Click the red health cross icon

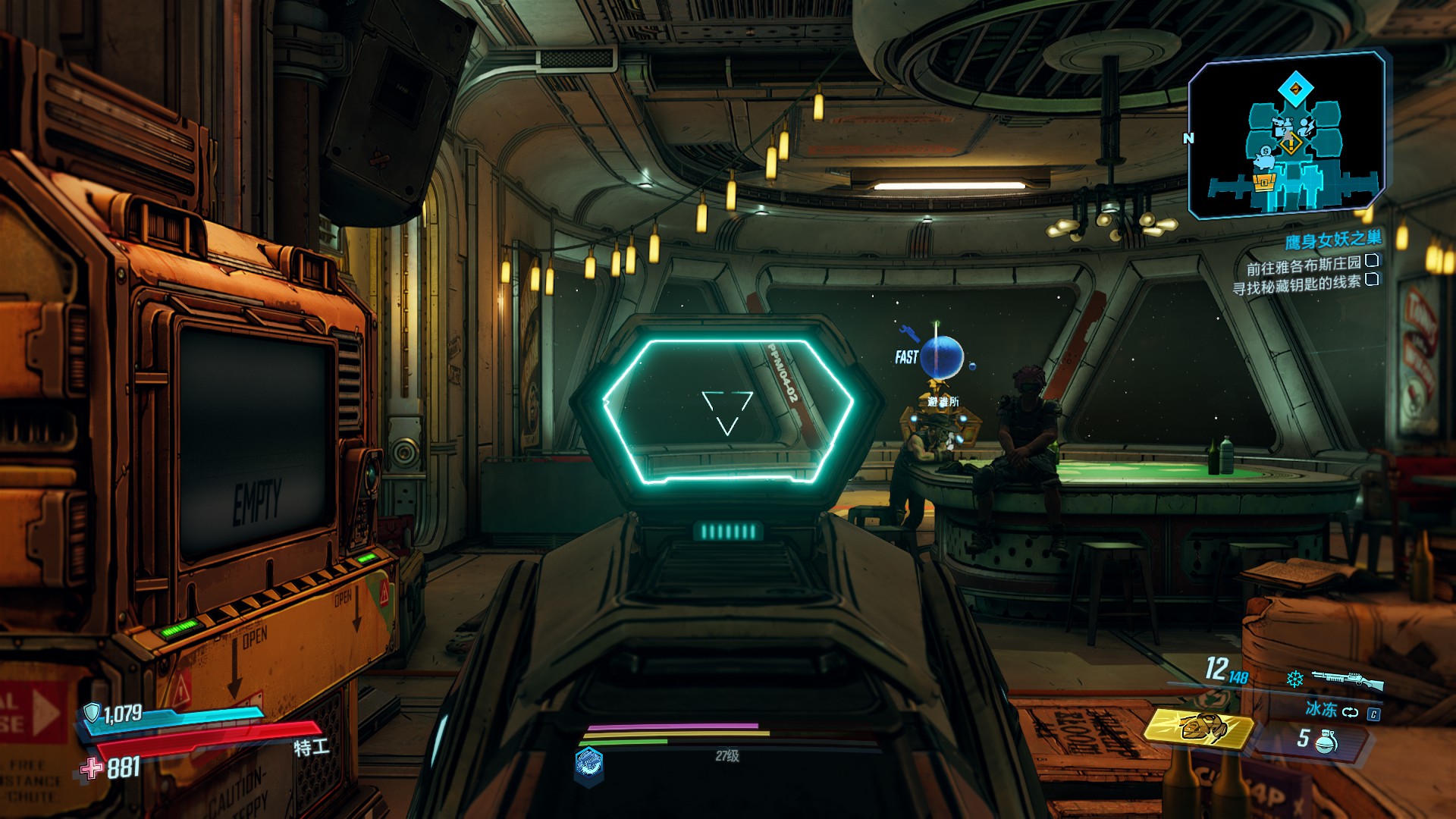tap(92, 769)
